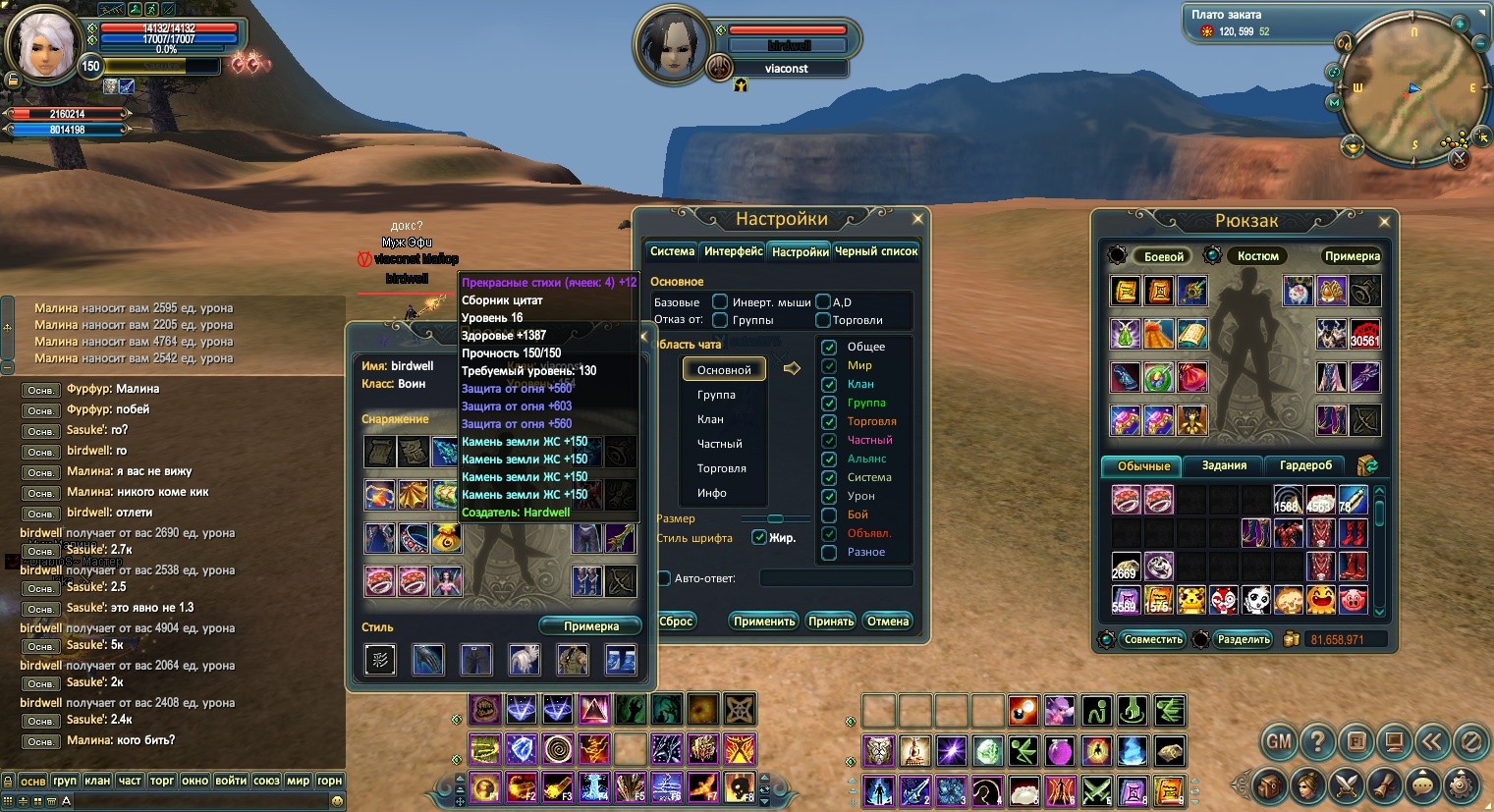Select the мир chat channel tab

coord(298,781)
